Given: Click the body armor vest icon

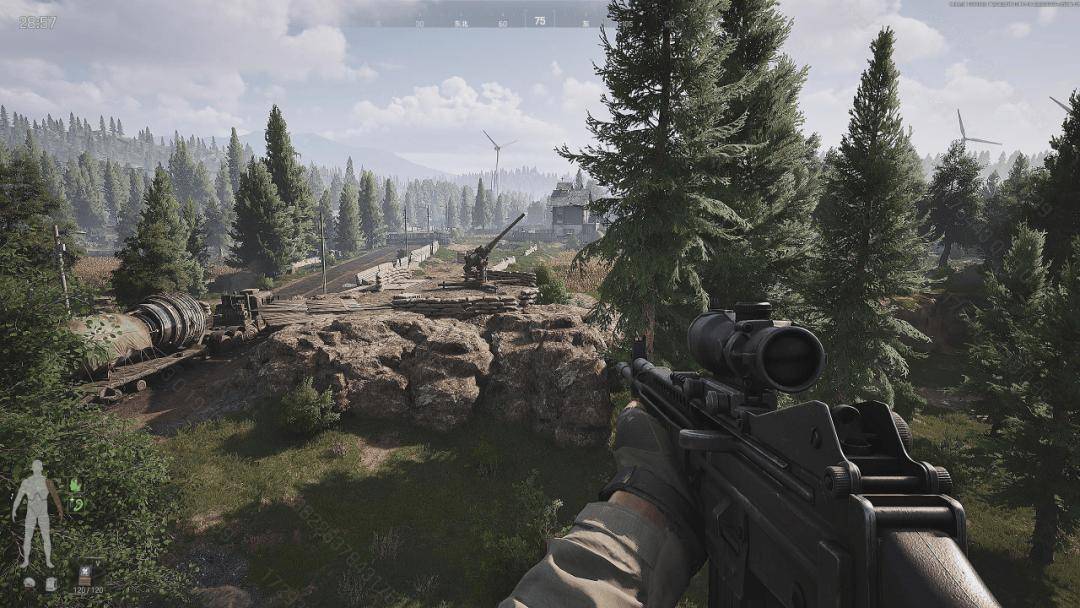Looking at the screenshot, I should click(49, 583).
